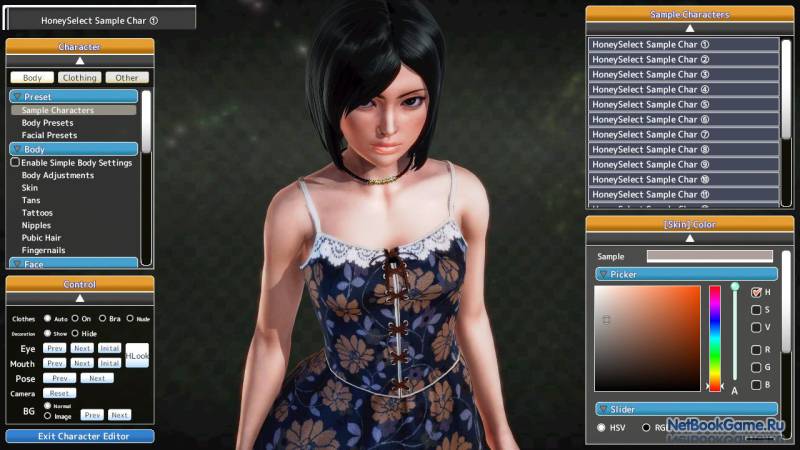
Task: Pick HoneySelect Sample Char ⑦ from list
Action: pyautogui.click(x=683, y=134)
